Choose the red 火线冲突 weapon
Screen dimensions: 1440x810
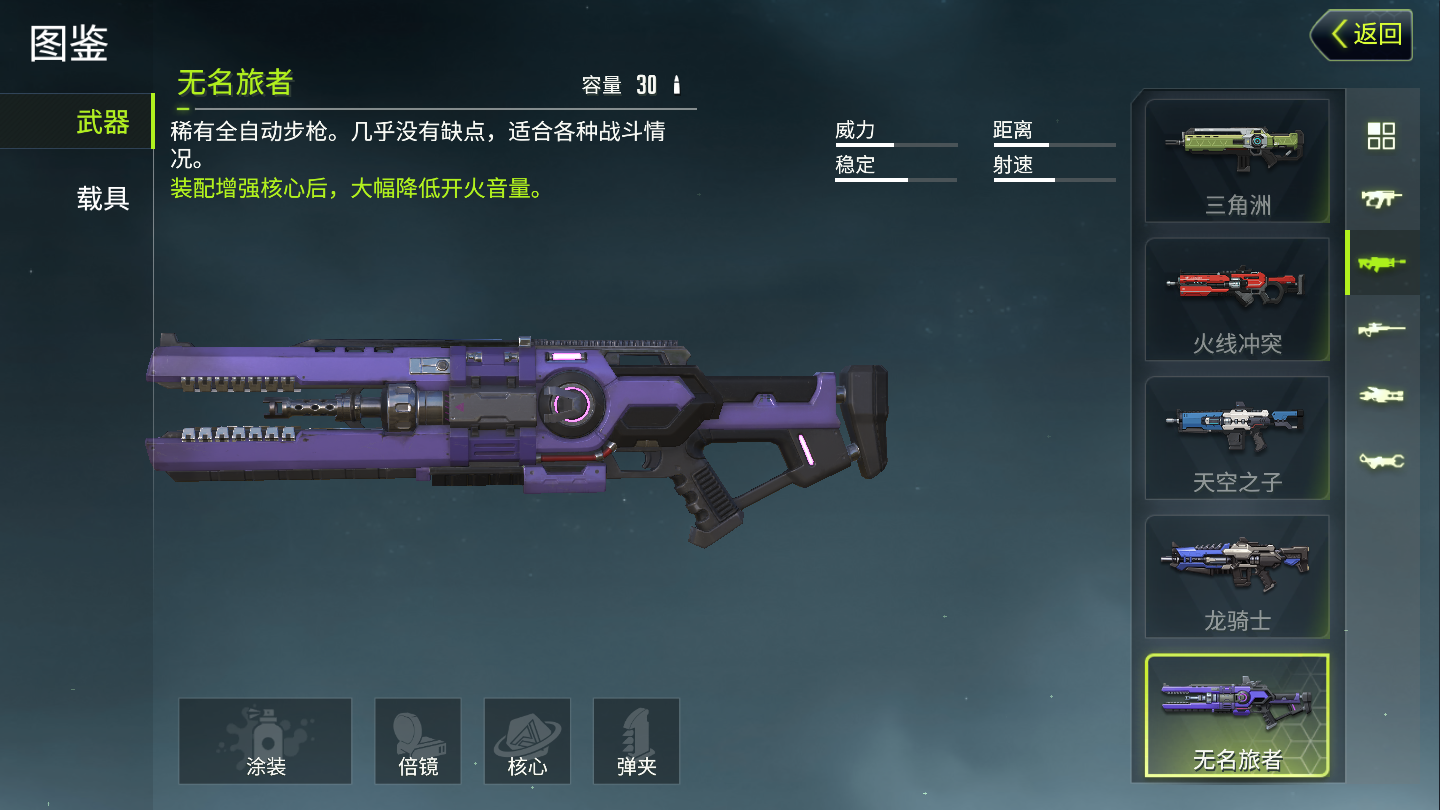tap(1237, 299)
